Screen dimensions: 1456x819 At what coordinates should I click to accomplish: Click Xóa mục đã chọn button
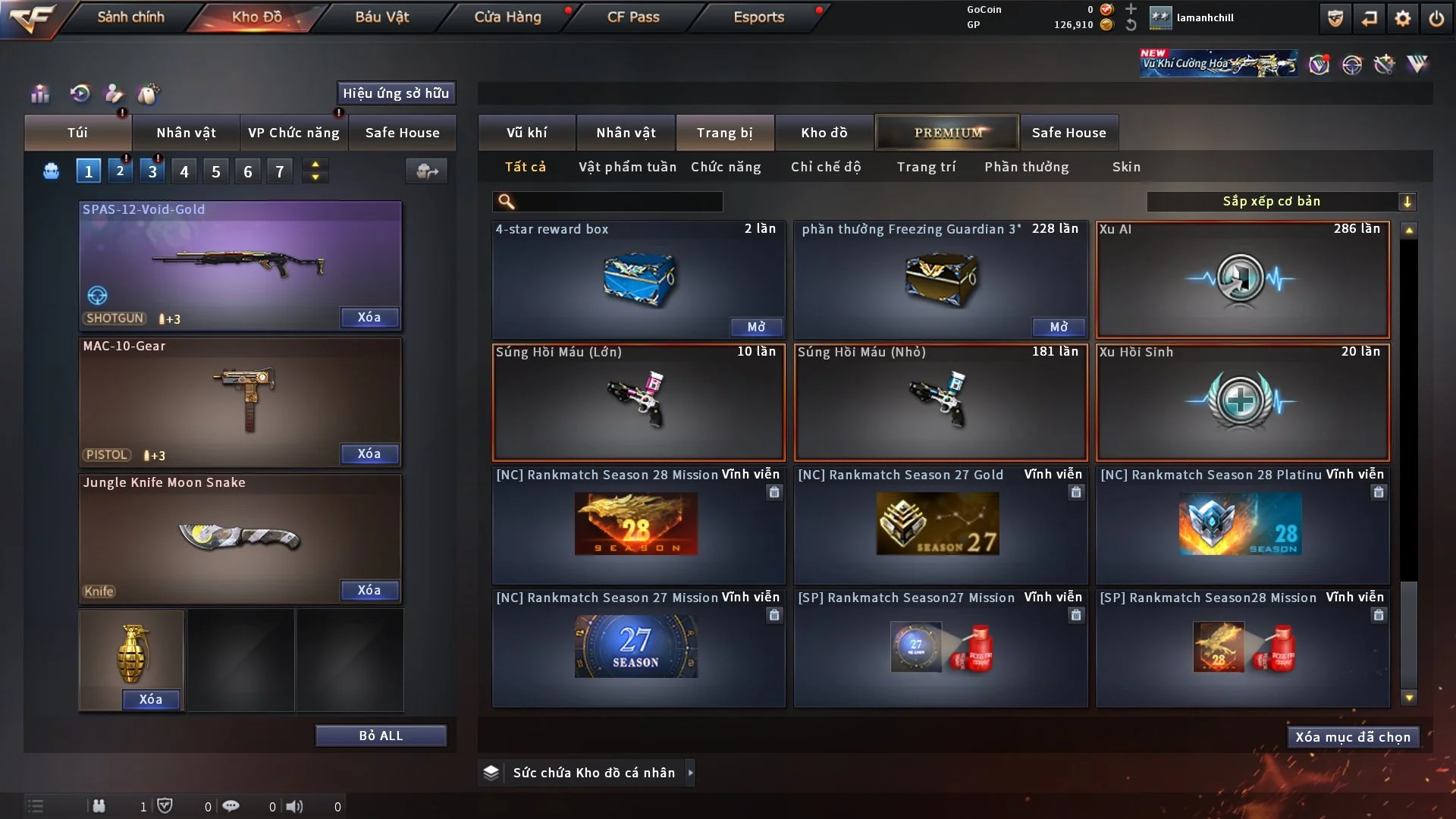pos(1353,737)
